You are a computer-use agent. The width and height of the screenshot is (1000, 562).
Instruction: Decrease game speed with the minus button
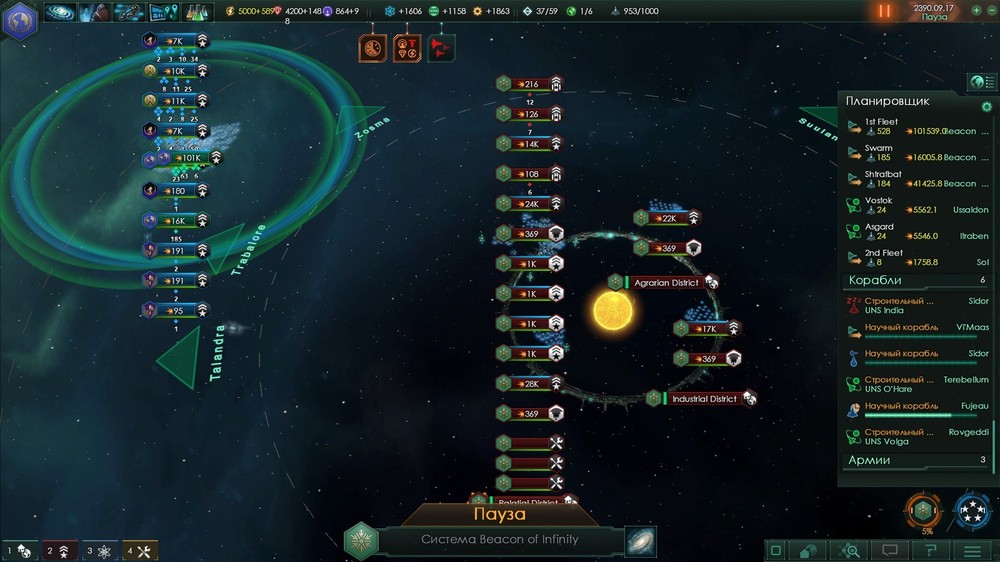pos(990,10)
